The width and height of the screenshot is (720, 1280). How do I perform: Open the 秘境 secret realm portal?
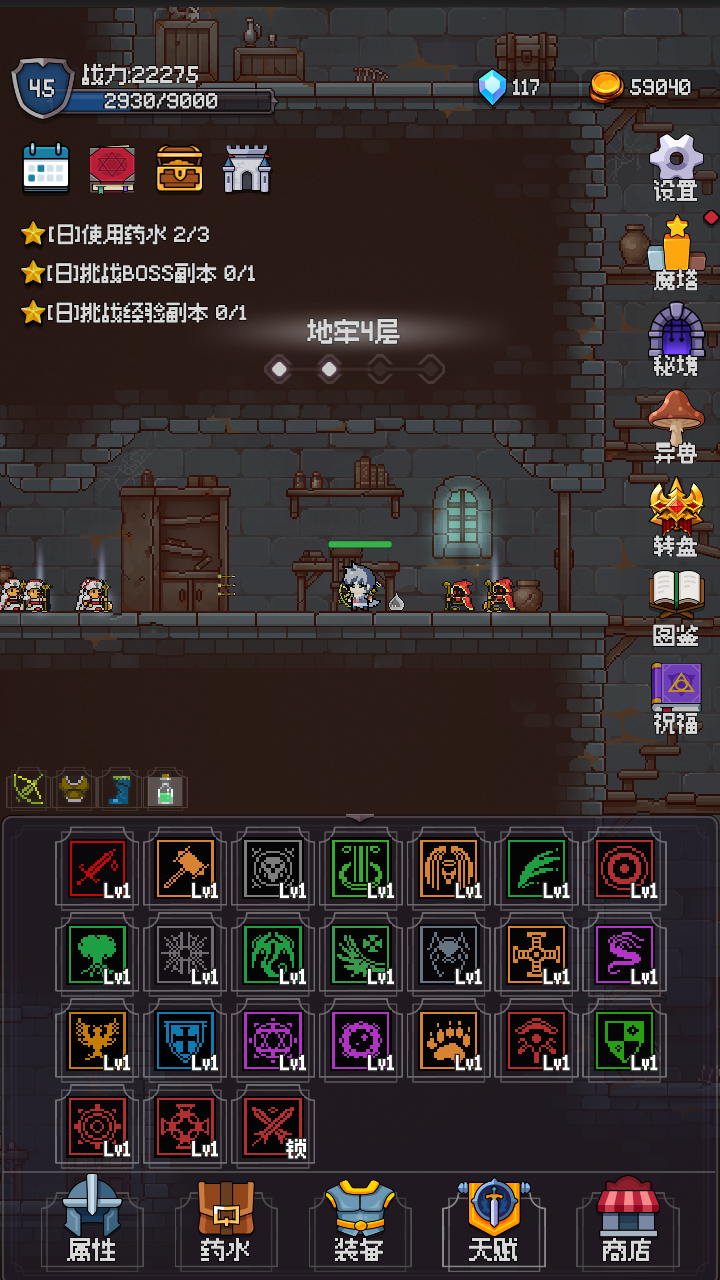click(x=676, y=337)
